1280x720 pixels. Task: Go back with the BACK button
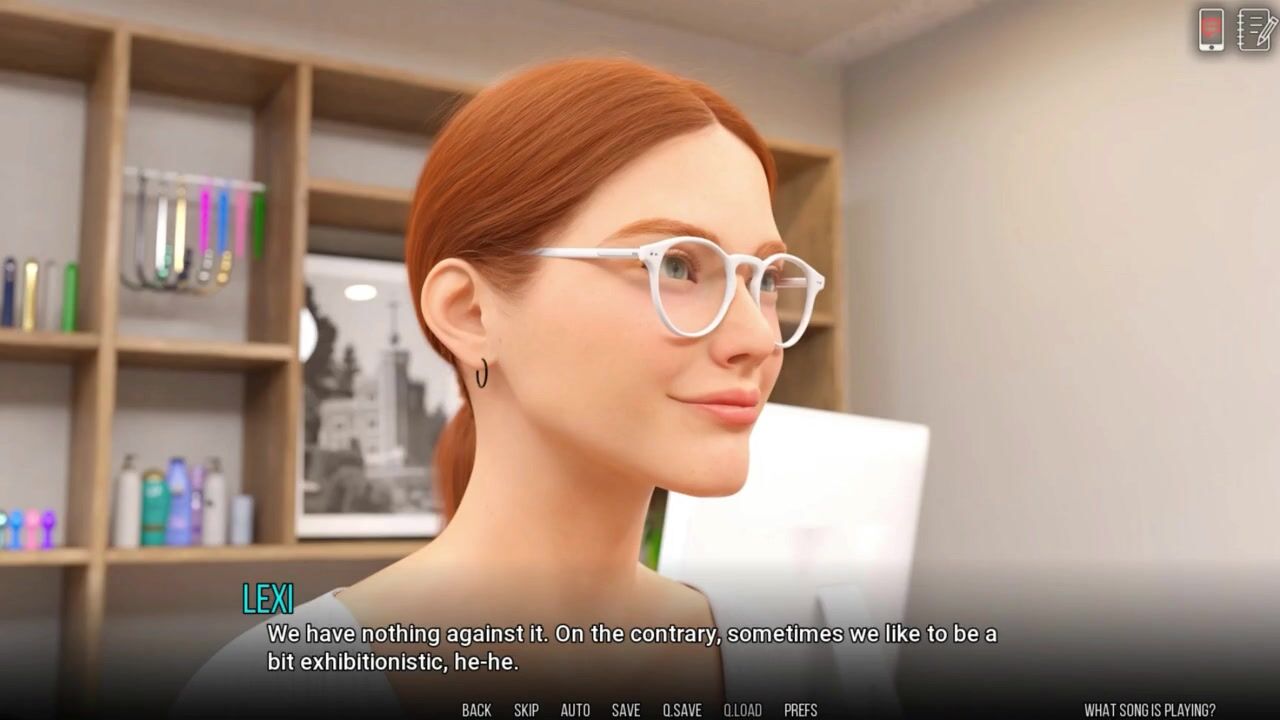(x=476, y=710)
